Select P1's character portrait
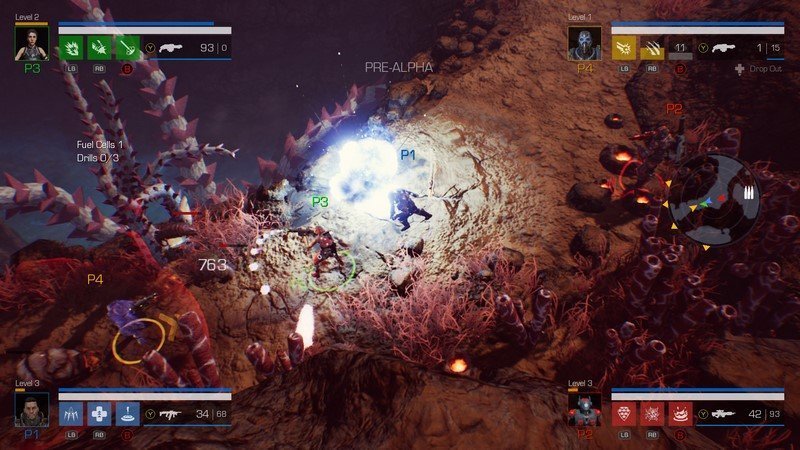 pos(31,410)
